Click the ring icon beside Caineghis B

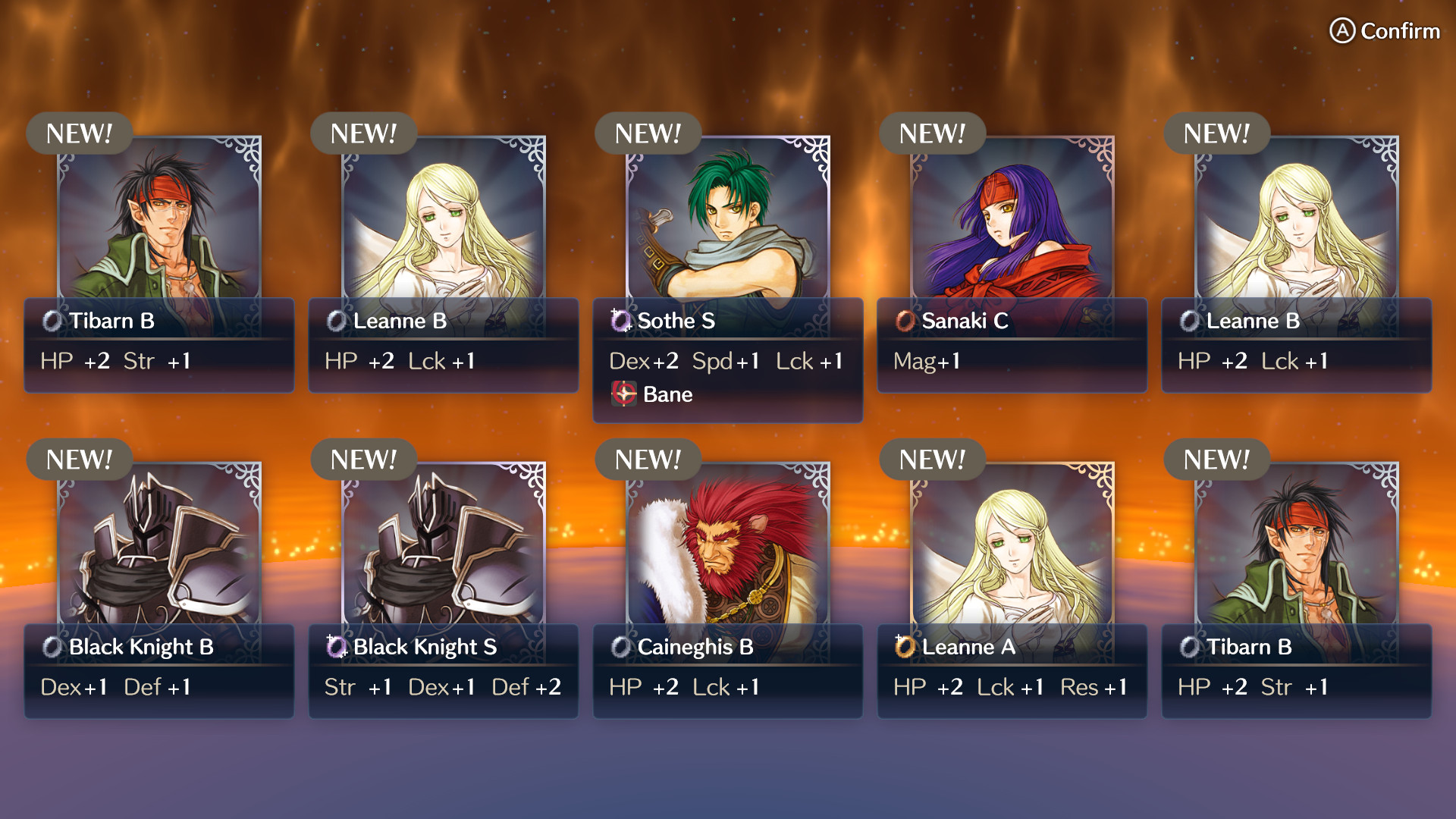click(x=619, y=648)
